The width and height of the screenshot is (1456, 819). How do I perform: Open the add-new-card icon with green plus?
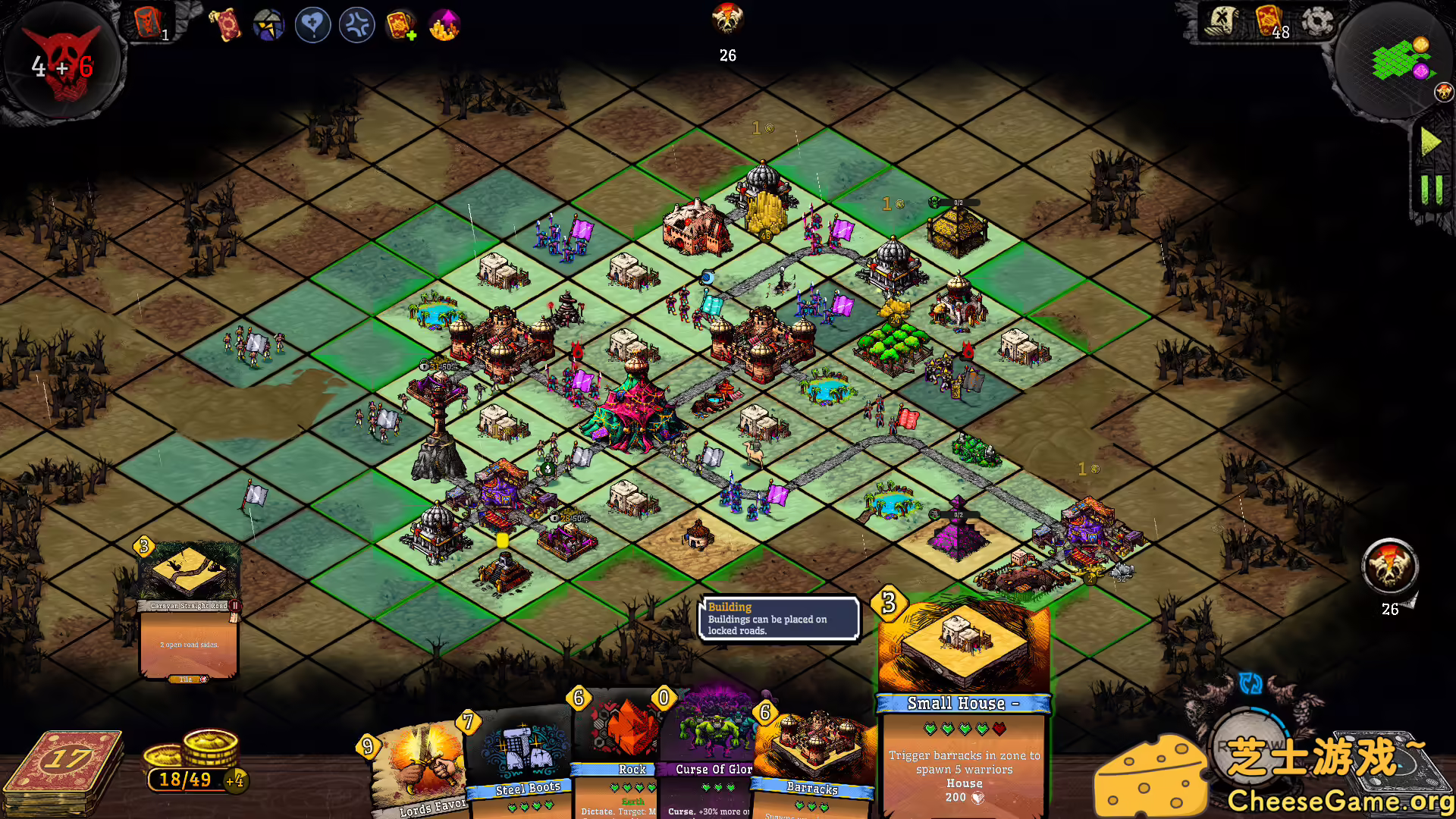coord(400,24)
